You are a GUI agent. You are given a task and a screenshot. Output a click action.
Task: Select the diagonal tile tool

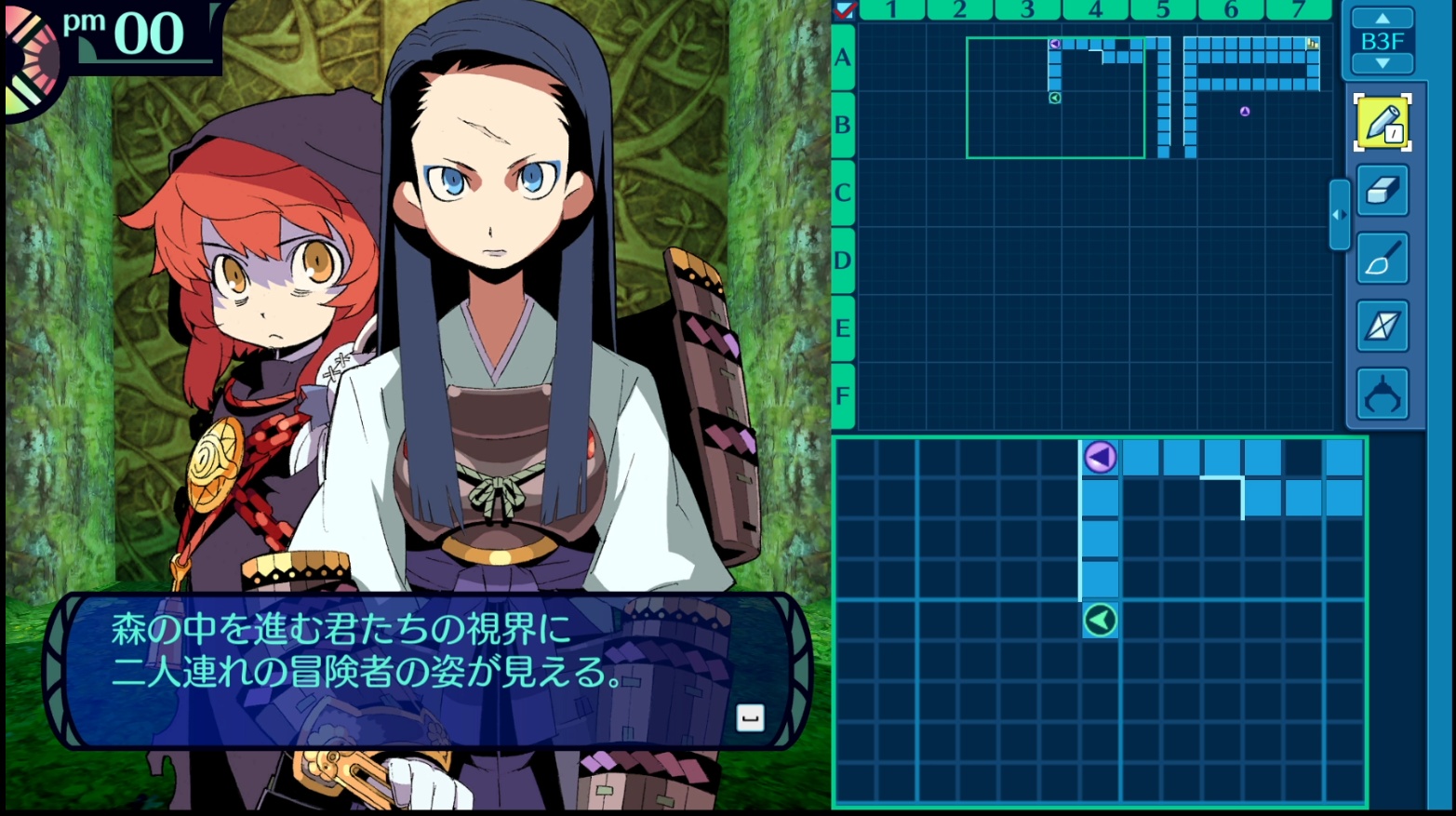1382,327
